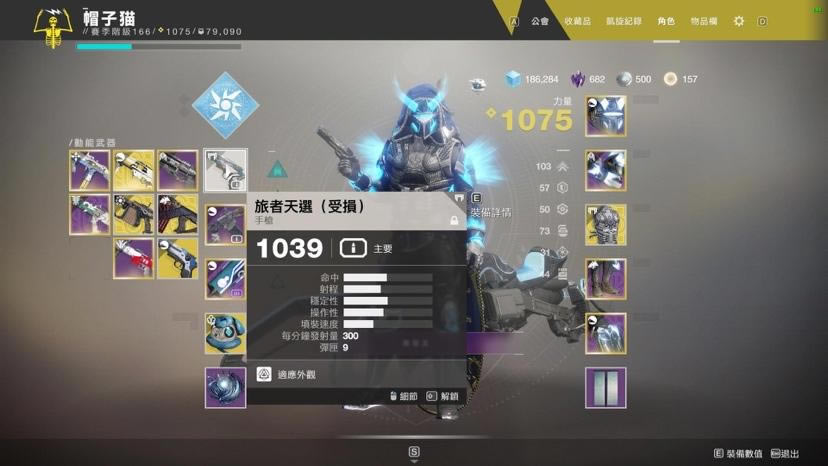Go to the 物品欄 inventory tab

704,21
